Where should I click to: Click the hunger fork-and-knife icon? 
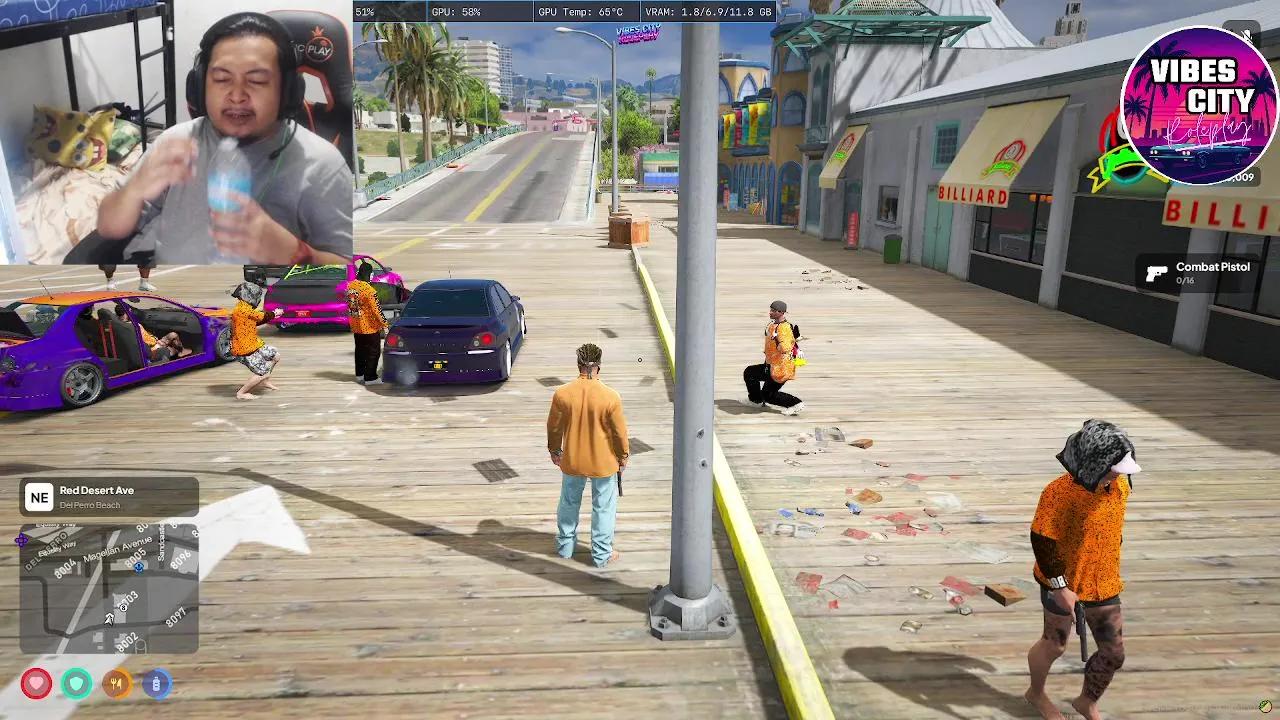(116, 683)
